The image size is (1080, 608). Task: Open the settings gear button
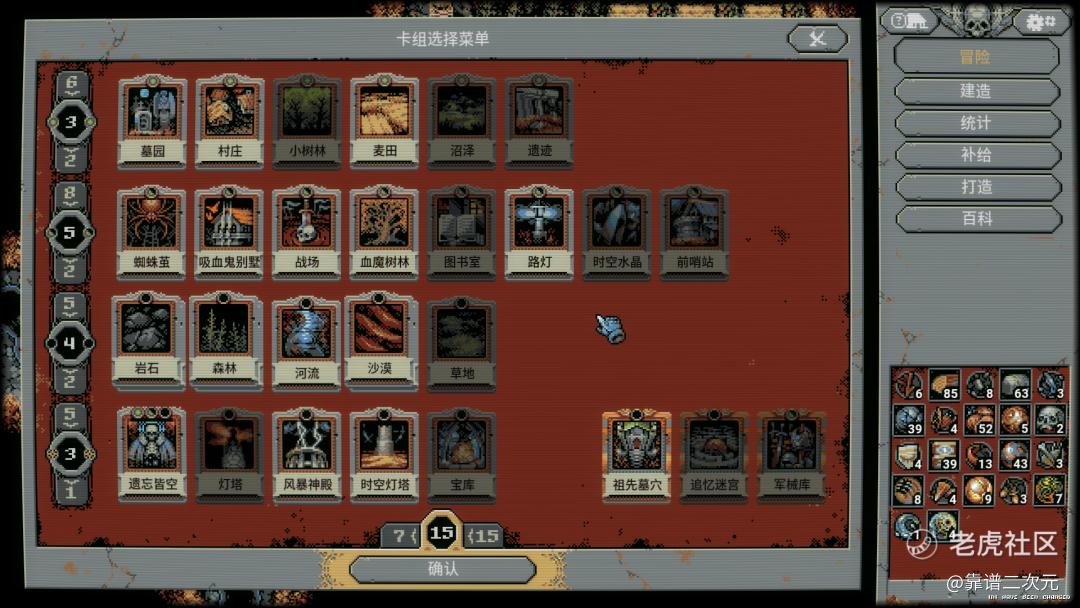(1040, 21)
